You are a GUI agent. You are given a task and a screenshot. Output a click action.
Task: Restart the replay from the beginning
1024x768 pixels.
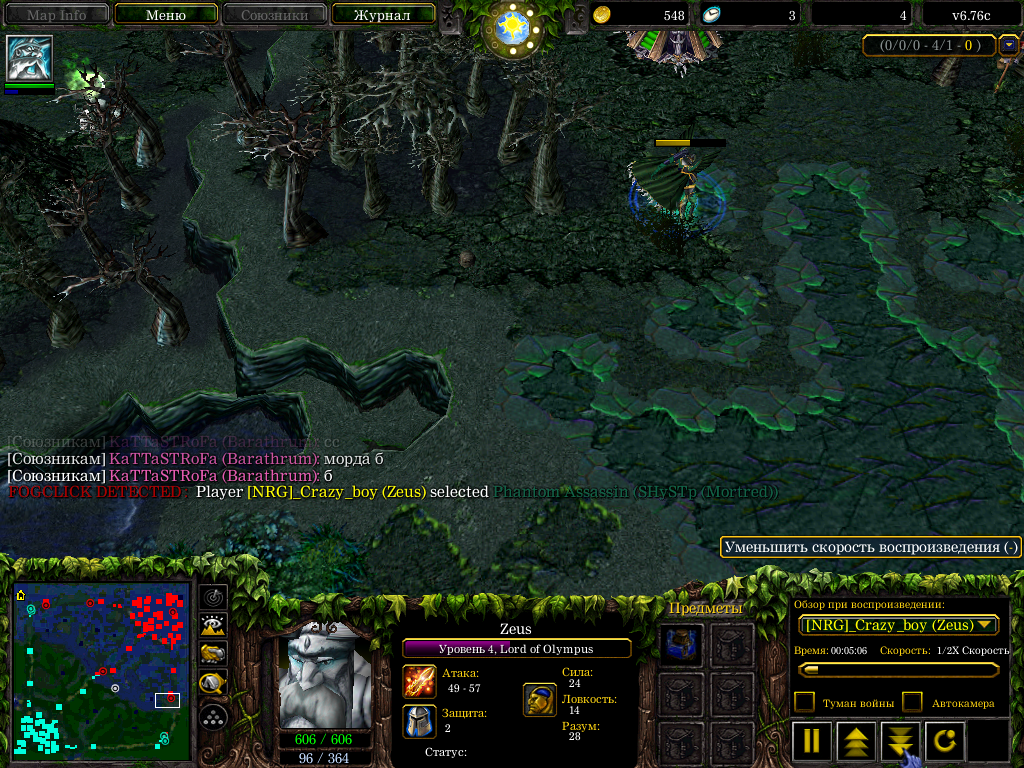pos(945,741)
